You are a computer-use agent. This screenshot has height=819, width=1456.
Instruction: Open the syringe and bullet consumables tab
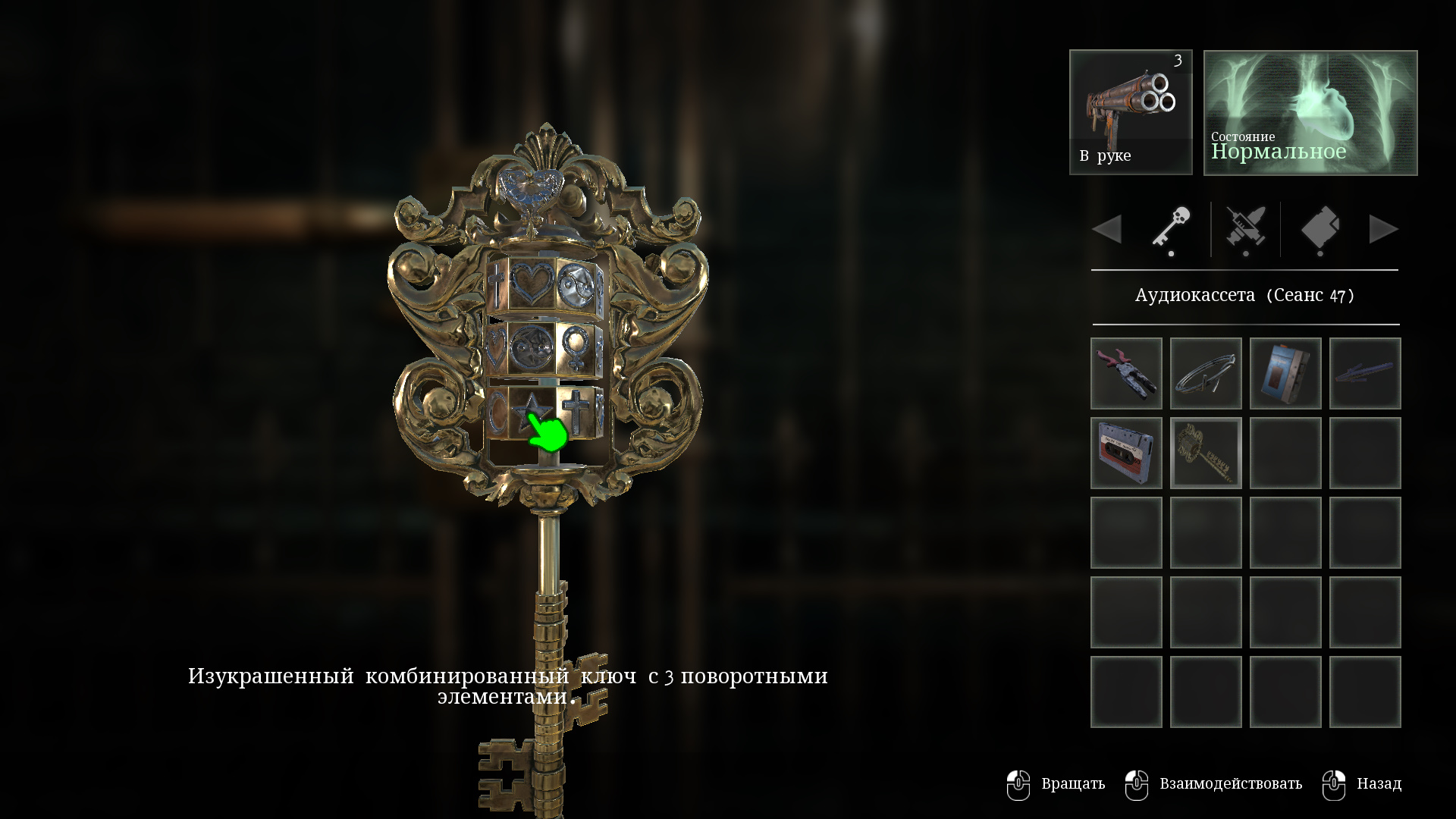click(x=1245, y=228)
